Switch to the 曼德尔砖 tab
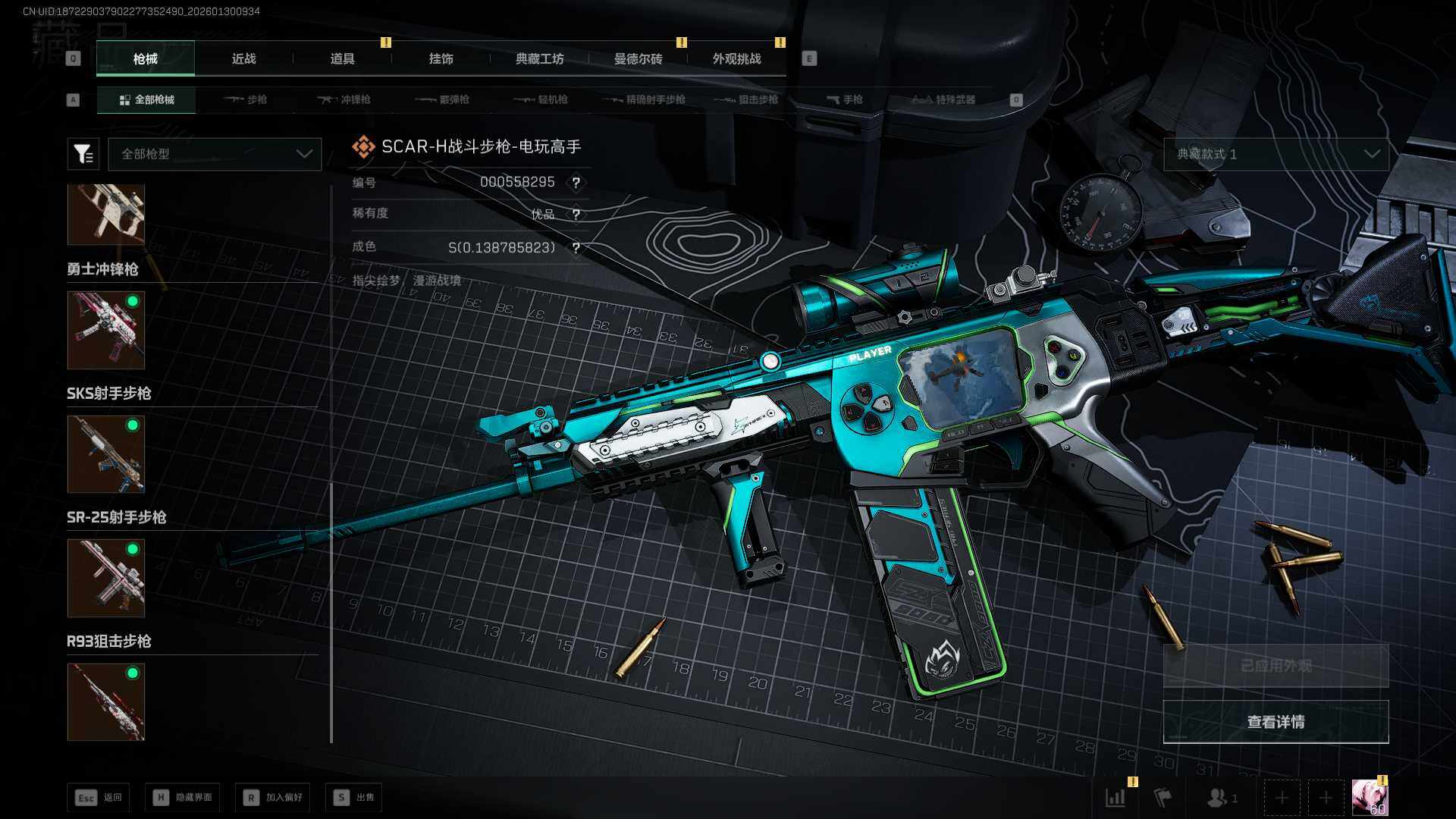Image resolution: width=1456 pixels, height=819 pixels. [x=638, y=58]
